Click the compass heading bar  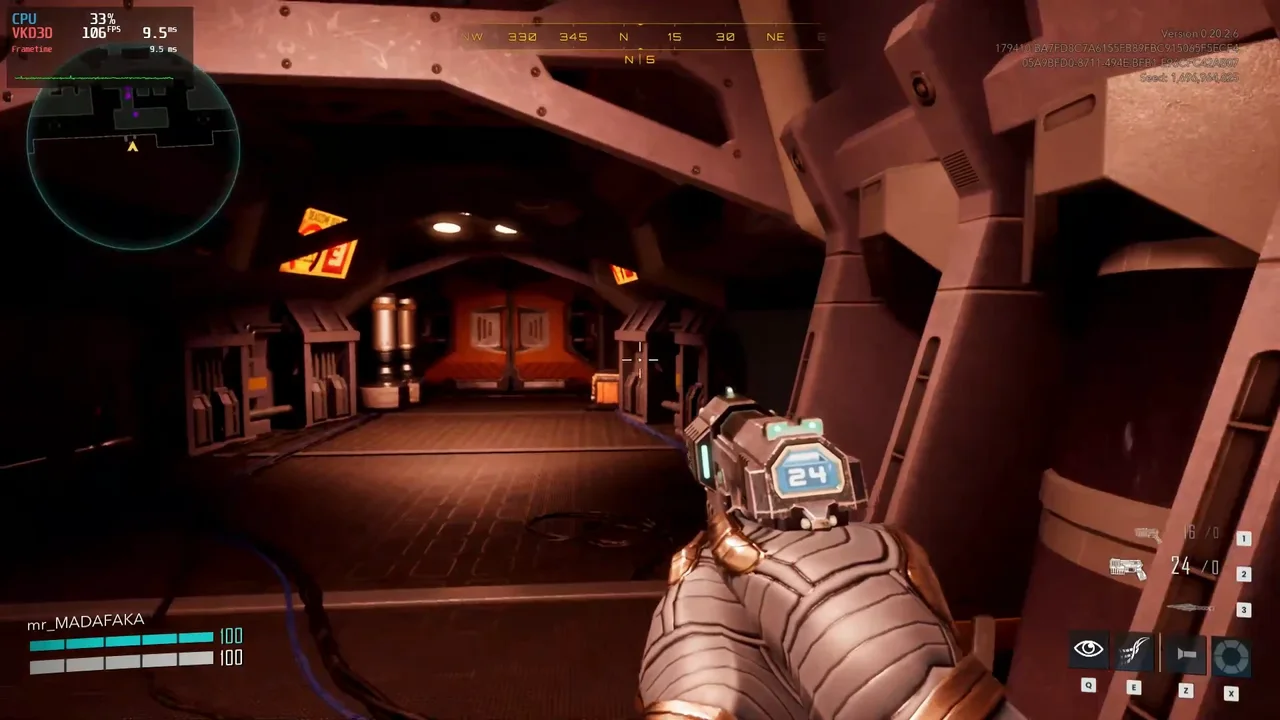[640, 37]
